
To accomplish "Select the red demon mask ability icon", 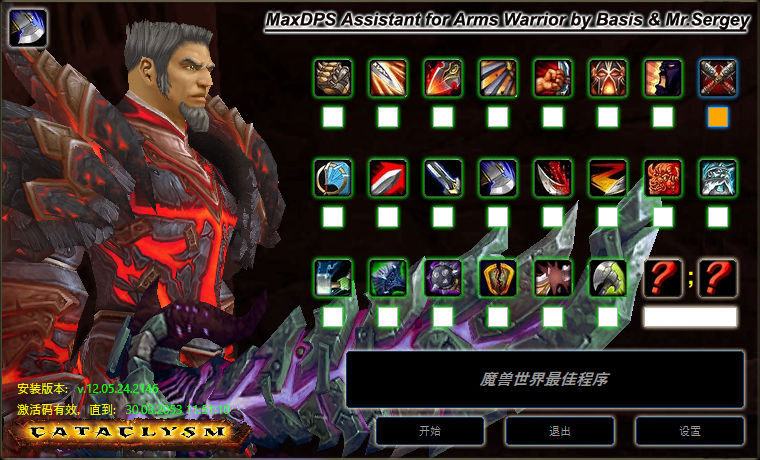I will tap(608, 78).
